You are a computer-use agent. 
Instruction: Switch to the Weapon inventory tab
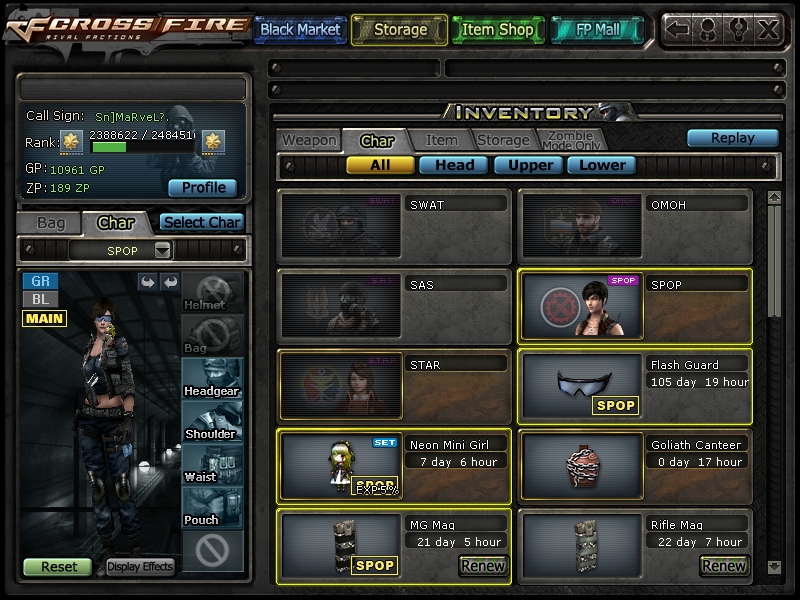coord(308,141)
